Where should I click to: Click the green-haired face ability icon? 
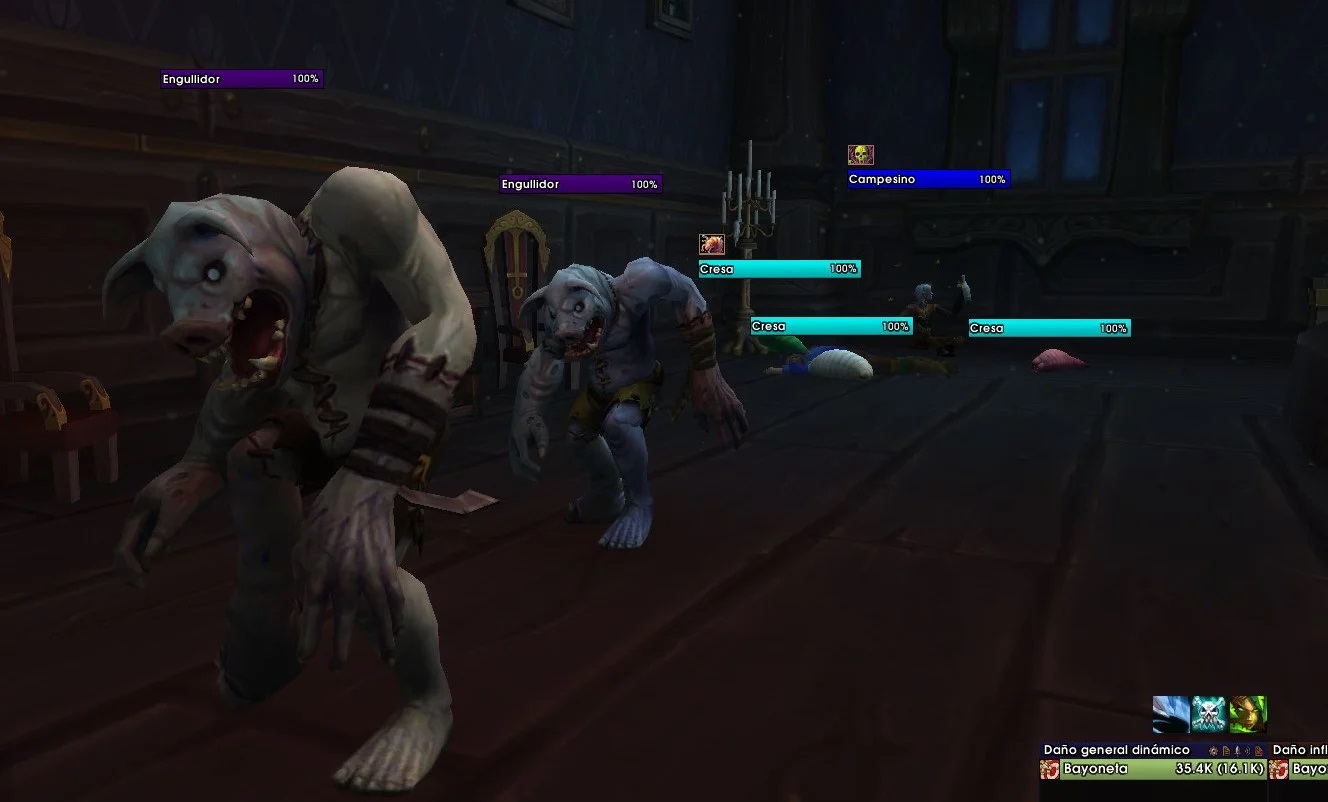click(x=1248, y=715)
